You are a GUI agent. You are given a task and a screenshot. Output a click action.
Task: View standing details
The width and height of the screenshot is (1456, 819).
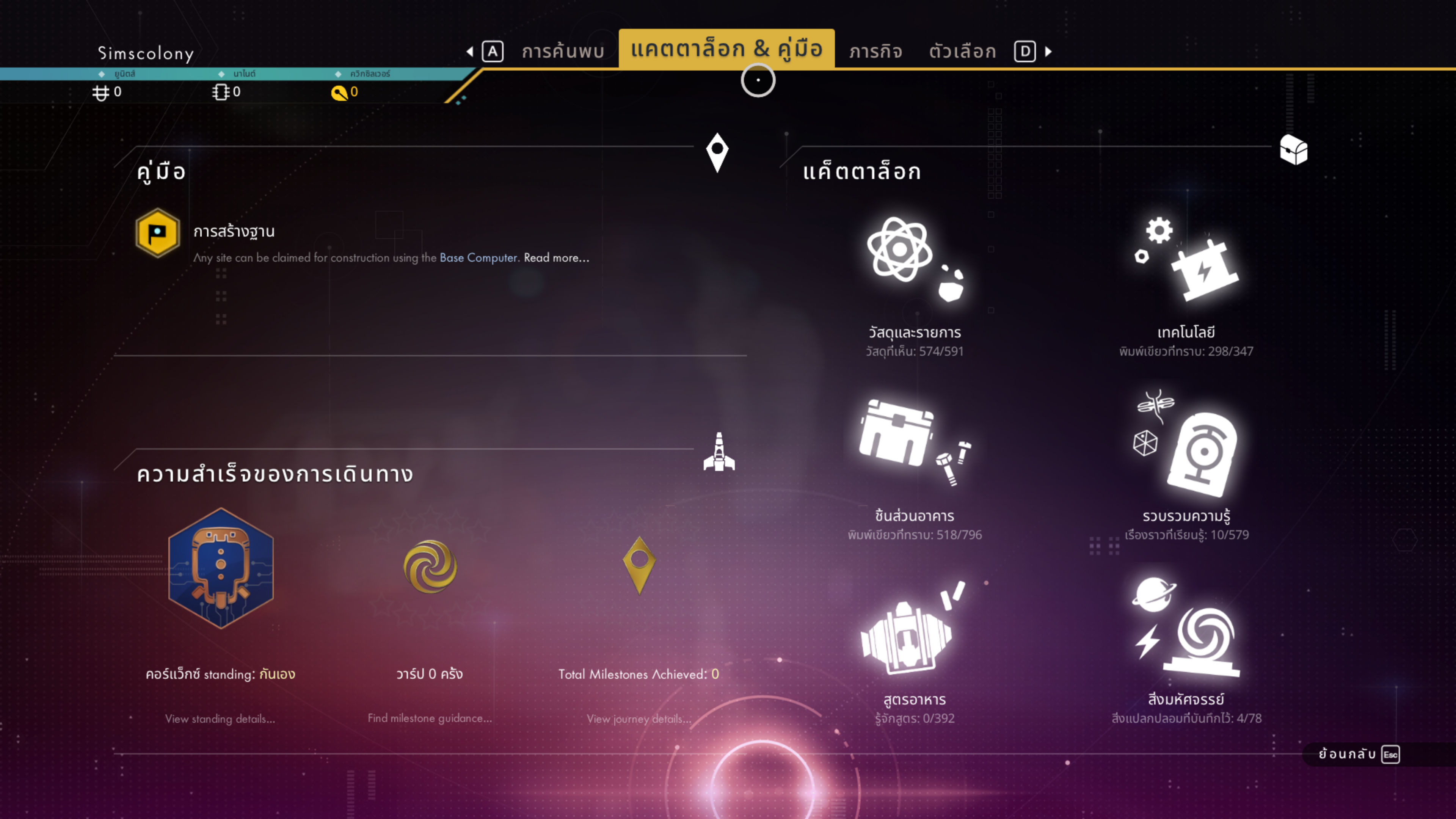(220, 719)
